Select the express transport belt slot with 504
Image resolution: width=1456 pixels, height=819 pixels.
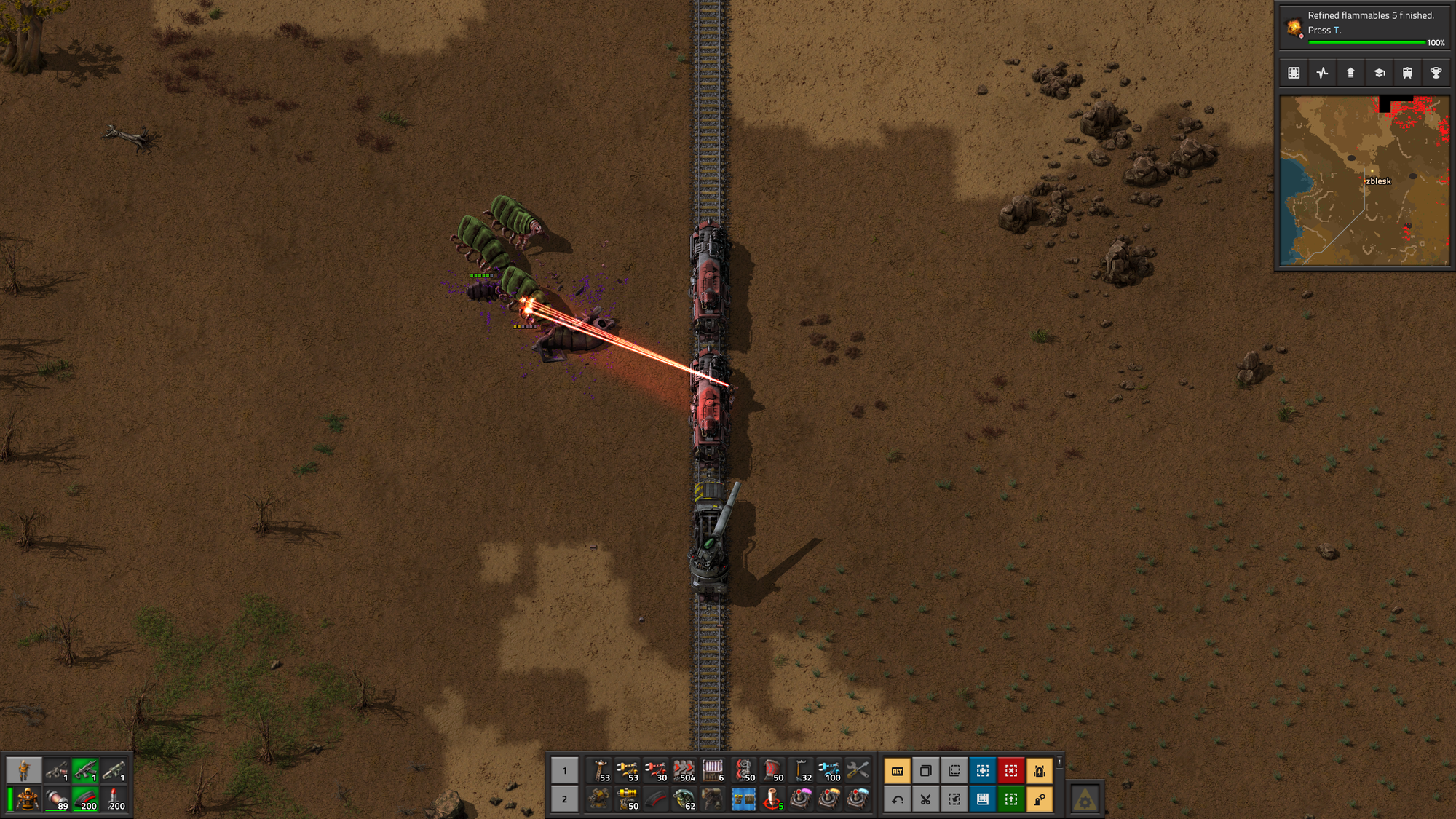click(684, 770)
